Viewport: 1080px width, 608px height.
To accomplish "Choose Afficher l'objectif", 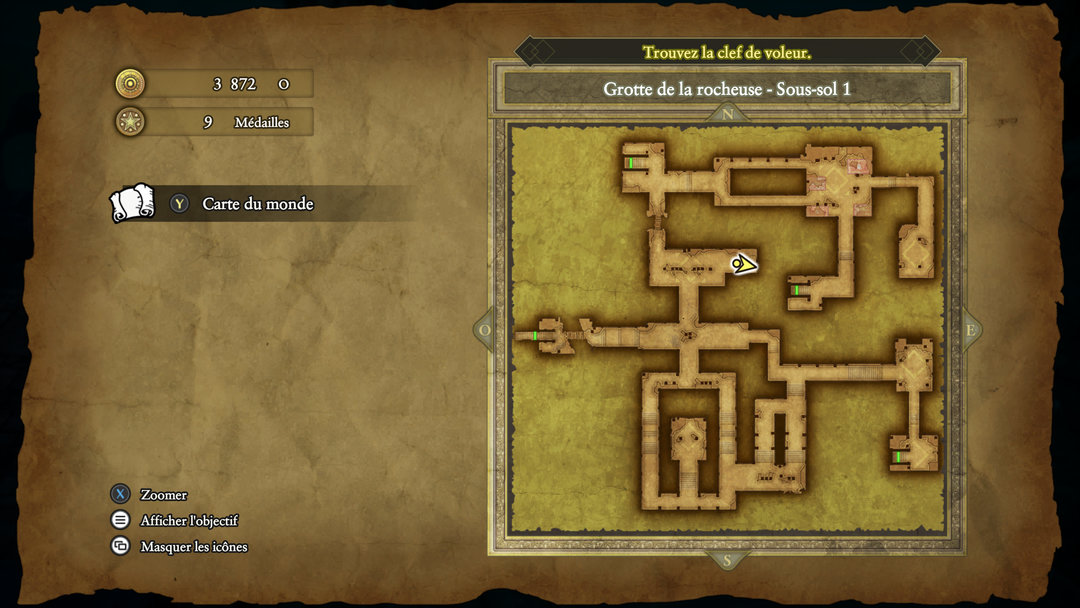I will pos(188,520).
